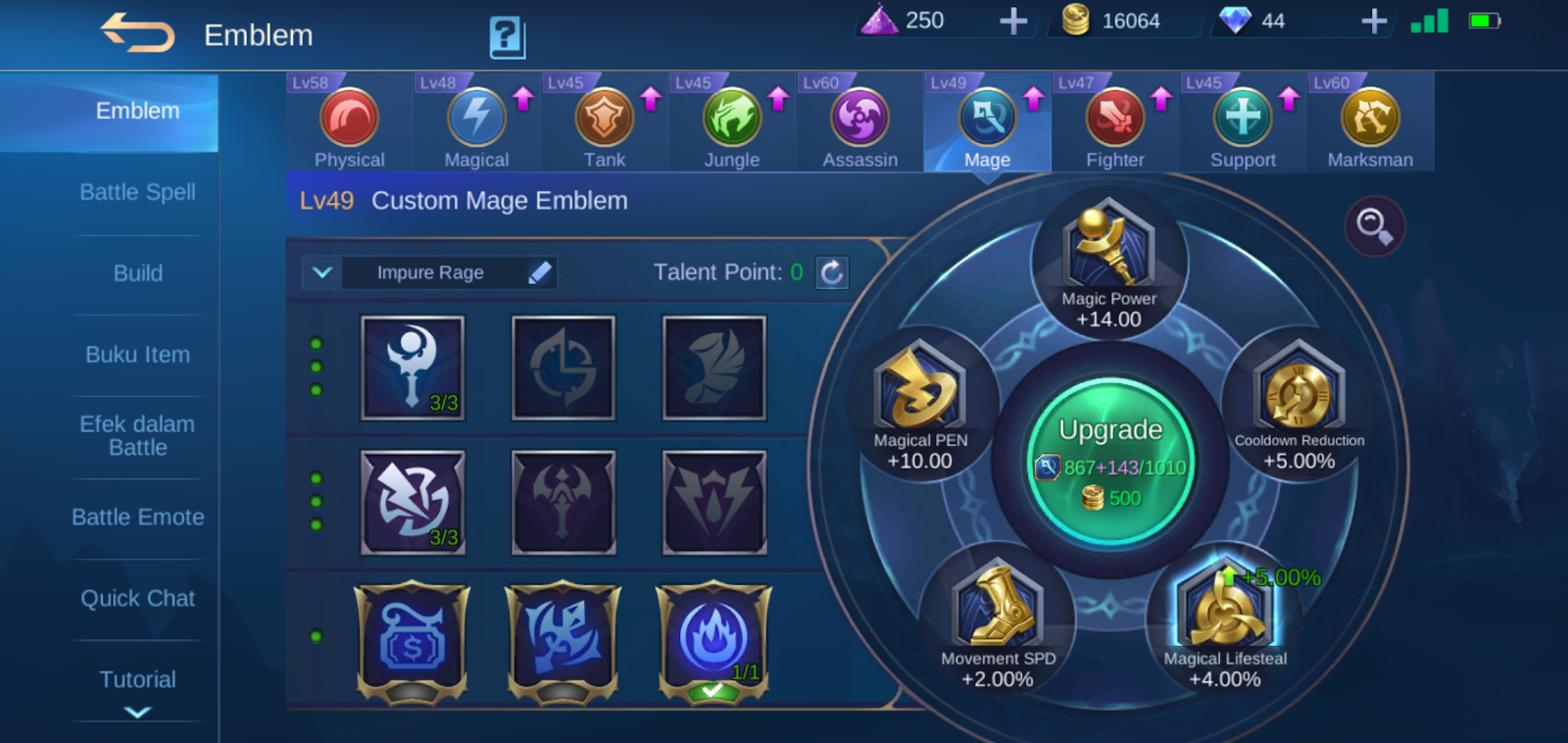Collapse the sidebar via the bottom chevron
Image resolution: width=1568 pixels, height=743 pixels.
tap(137, 714)
